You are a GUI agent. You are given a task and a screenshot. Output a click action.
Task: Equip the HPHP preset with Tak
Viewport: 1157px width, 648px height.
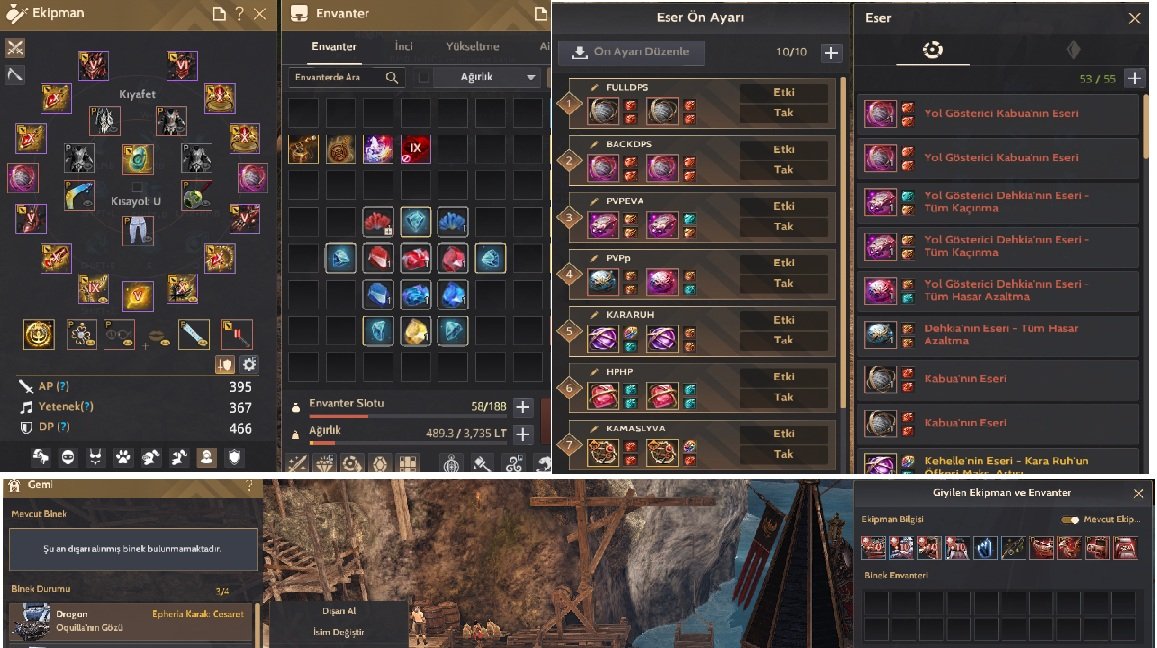(x=784, y=397)
